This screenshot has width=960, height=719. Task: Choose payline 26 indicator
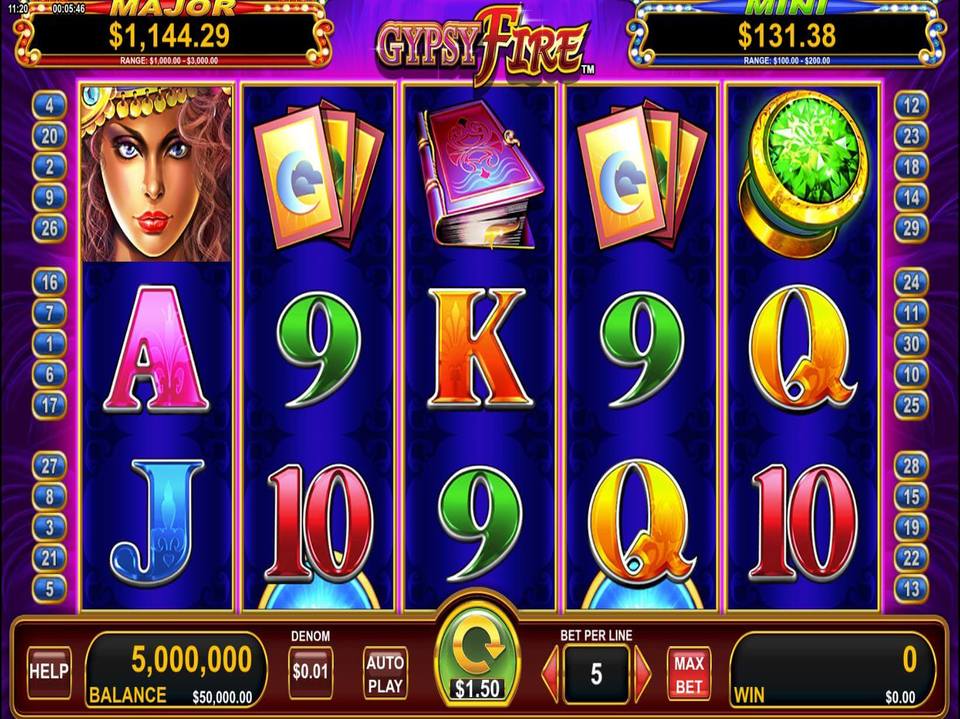[x=49, y=228]
